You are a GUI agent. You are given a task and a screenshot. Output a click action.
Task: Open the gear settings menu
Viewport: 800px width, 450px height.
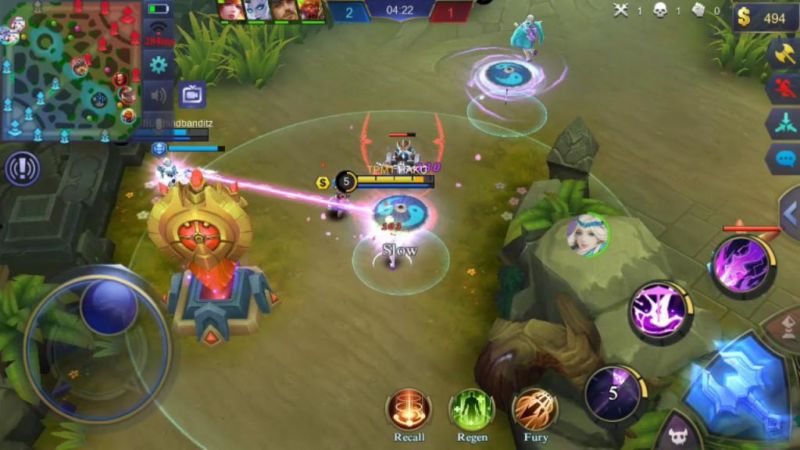[158, 65]
